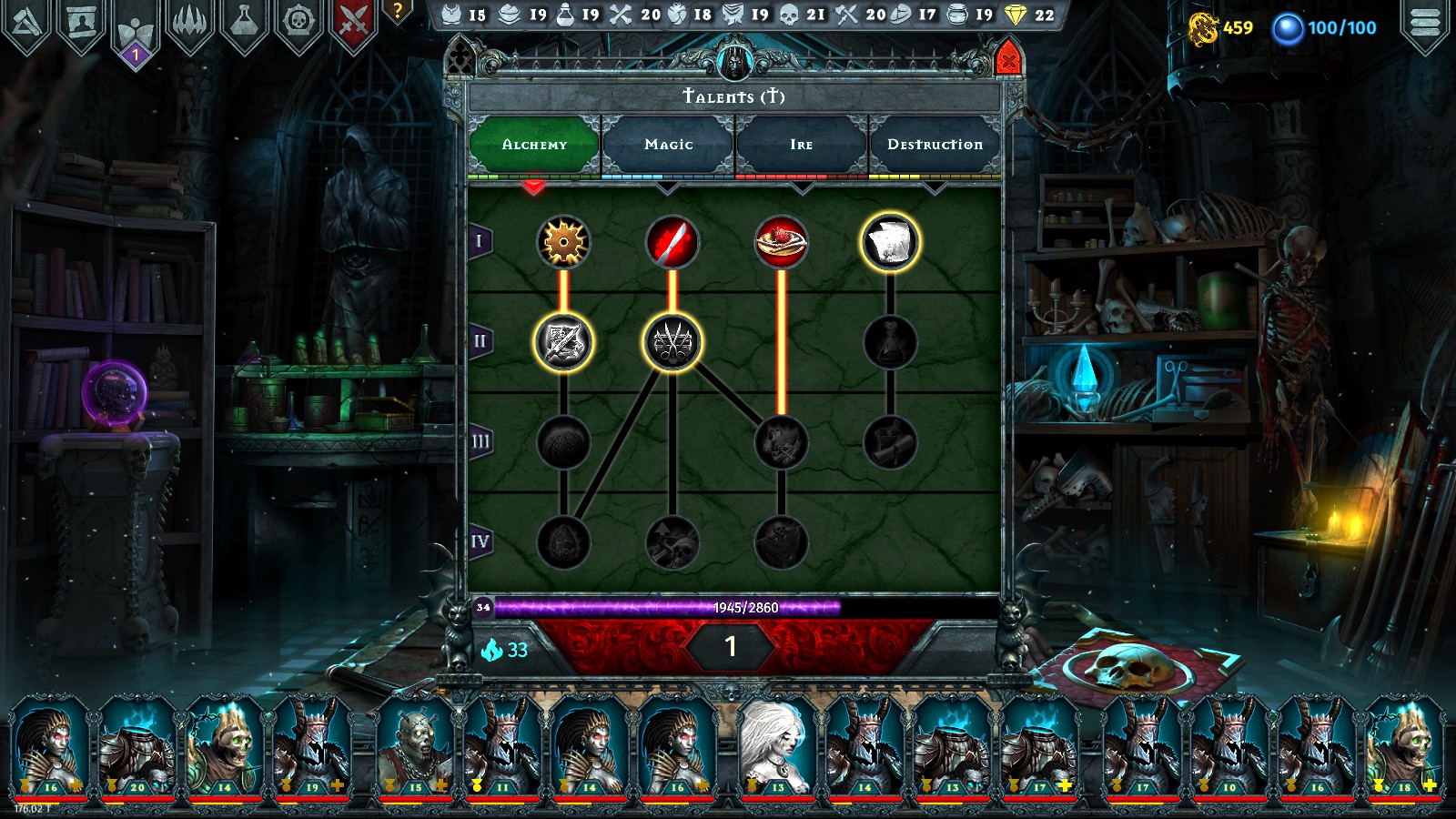Open the claws menu icon in top toolbar
The width and height of the screenshot is (1456, 819).
(189, 18)
